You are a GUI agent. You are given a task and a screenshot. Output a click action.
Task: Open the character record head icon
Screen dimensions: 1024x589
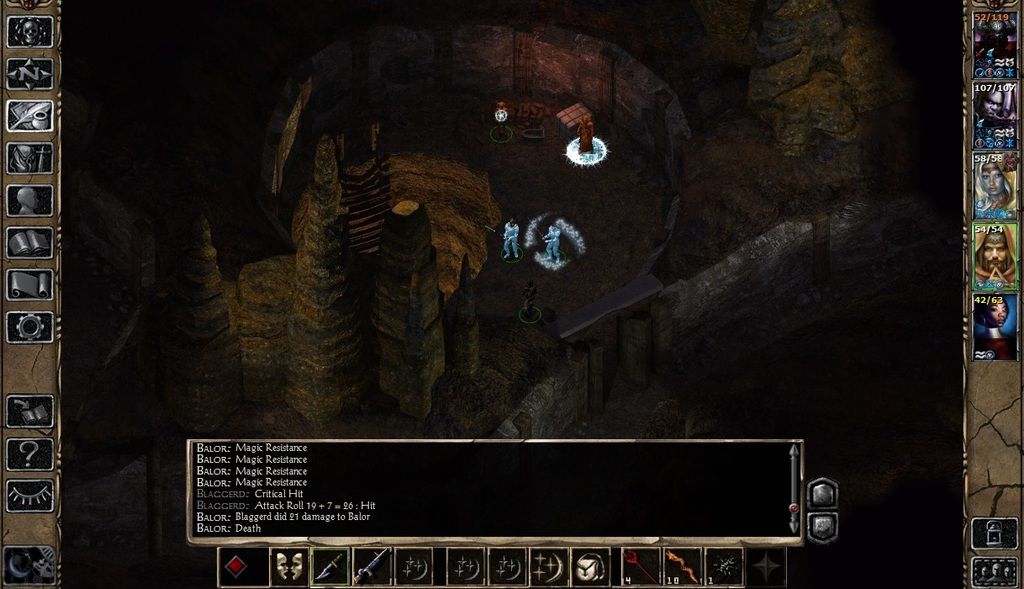tap(30, 200)
